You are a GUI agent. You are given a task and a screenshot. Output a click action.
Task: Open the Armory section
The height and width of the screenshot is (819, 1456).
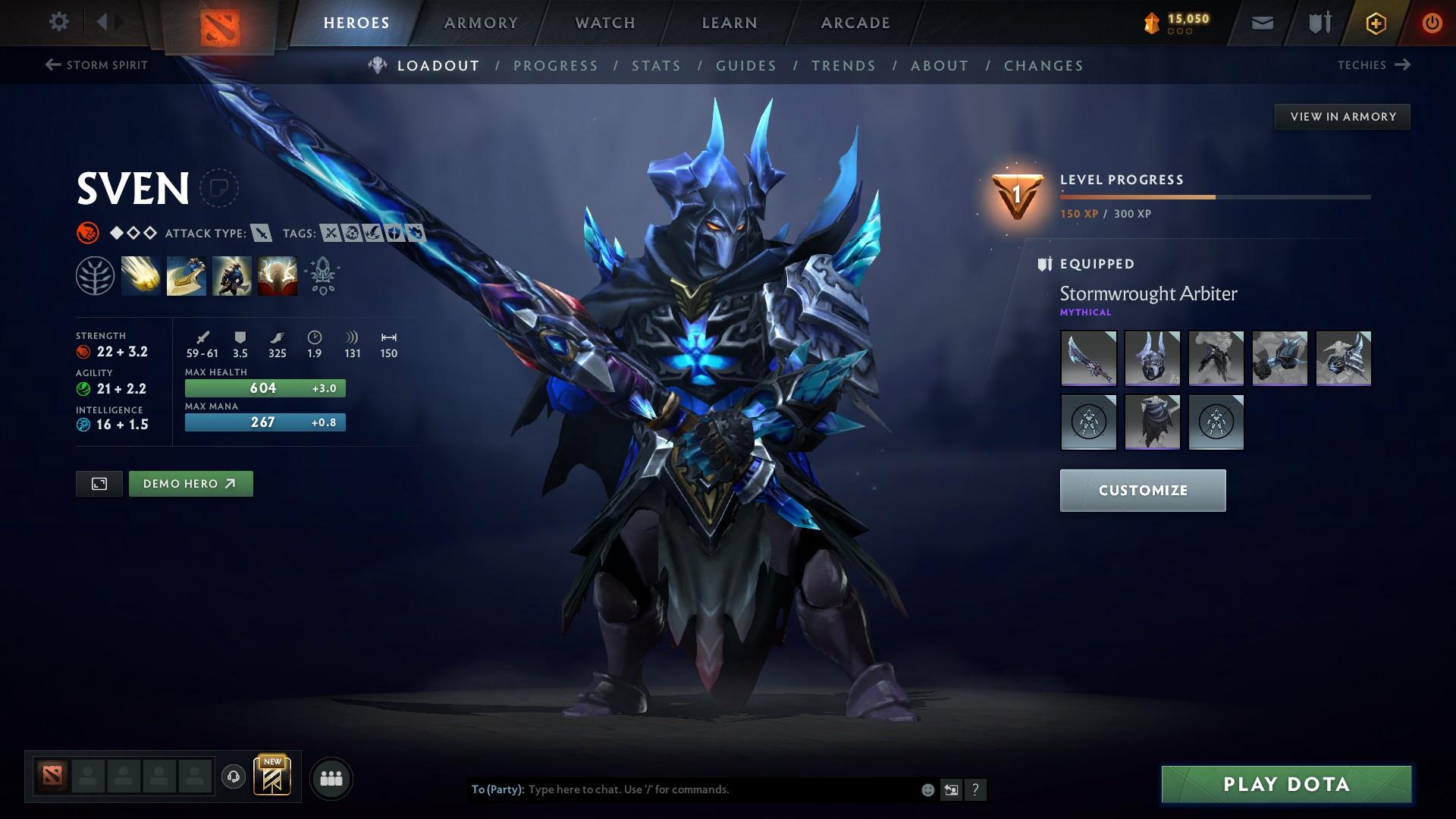(x=481, y=22)
